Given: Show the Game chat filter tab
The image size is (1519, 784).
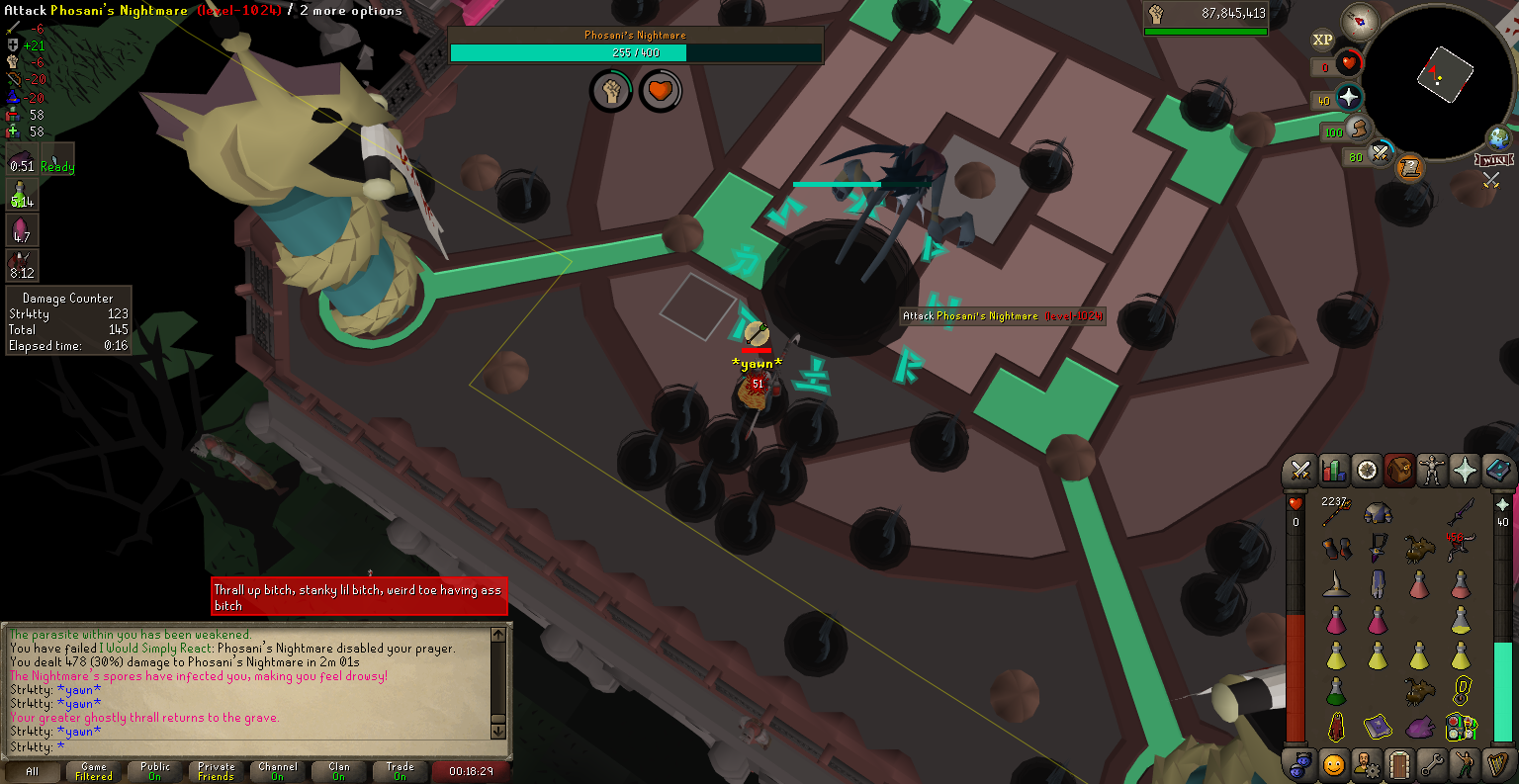Looking at the screenshot, I should 94,771.
